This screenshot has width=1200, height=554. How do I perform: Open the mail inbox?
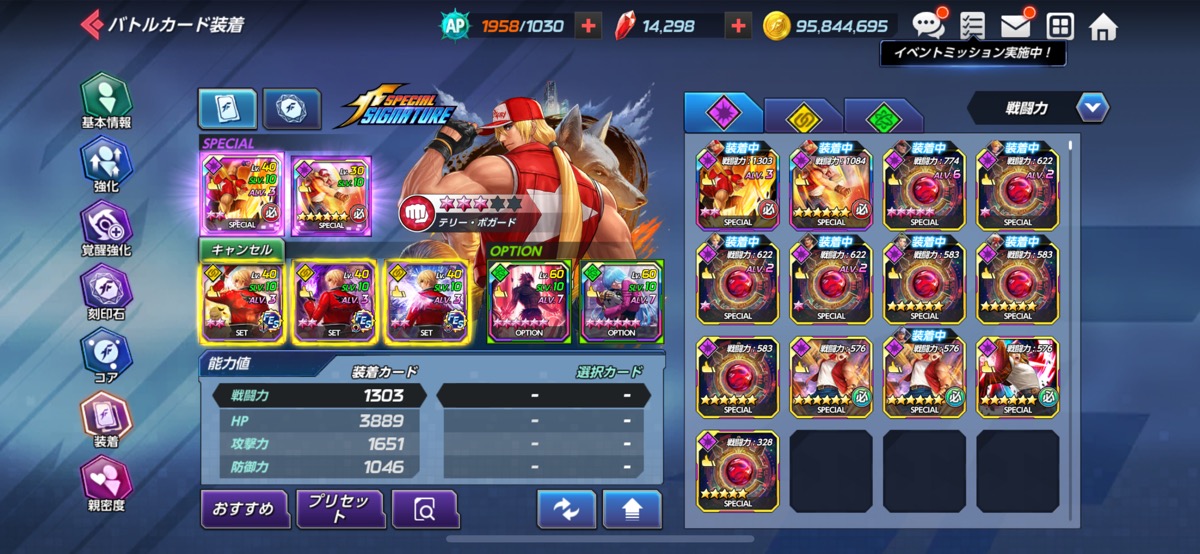pyautogui.click(x=1015, y=26)
